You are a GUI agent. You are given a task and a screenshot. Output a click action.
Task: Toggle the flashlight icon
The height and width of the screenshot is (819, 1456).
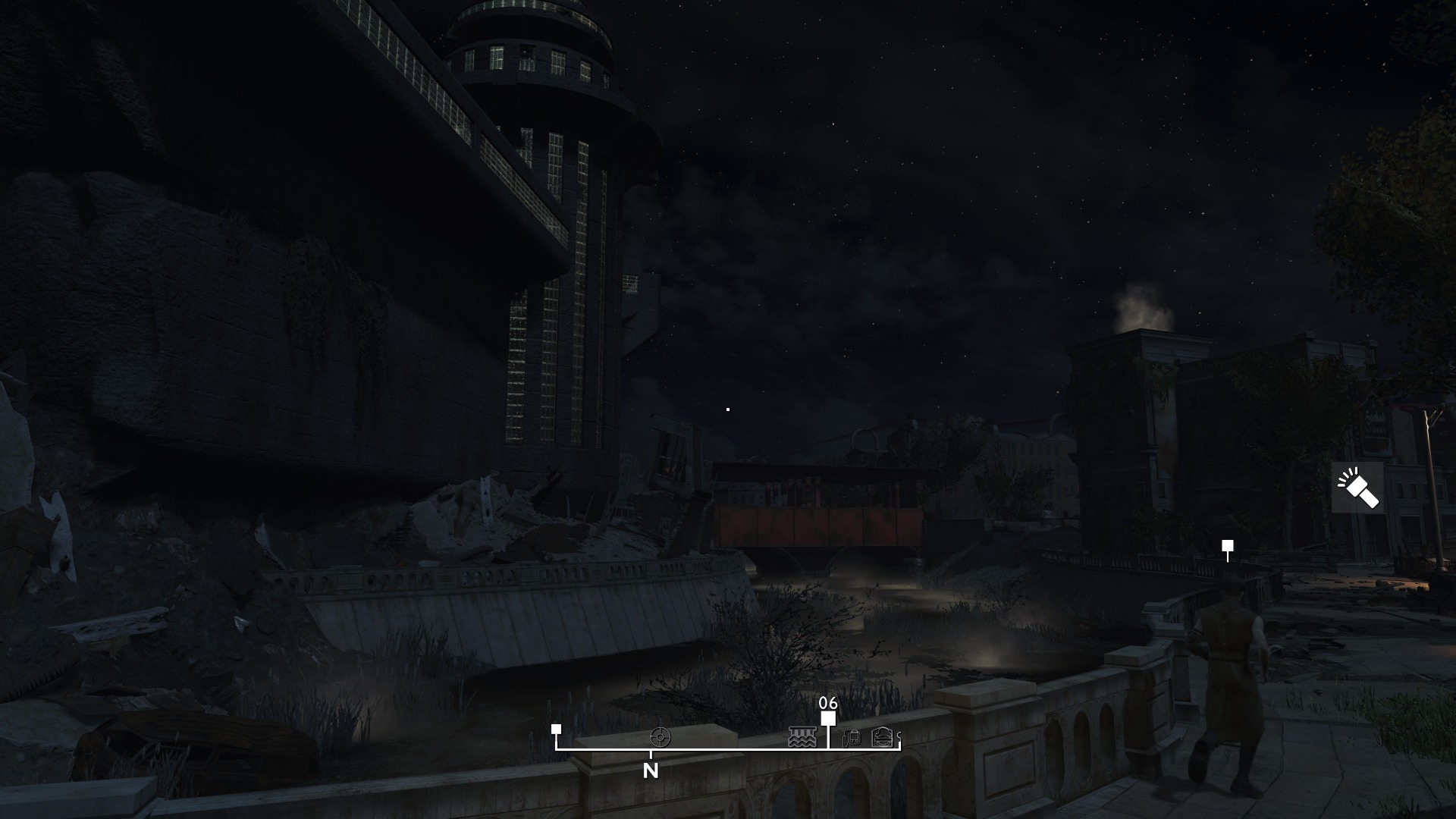tap(1357, 488)
